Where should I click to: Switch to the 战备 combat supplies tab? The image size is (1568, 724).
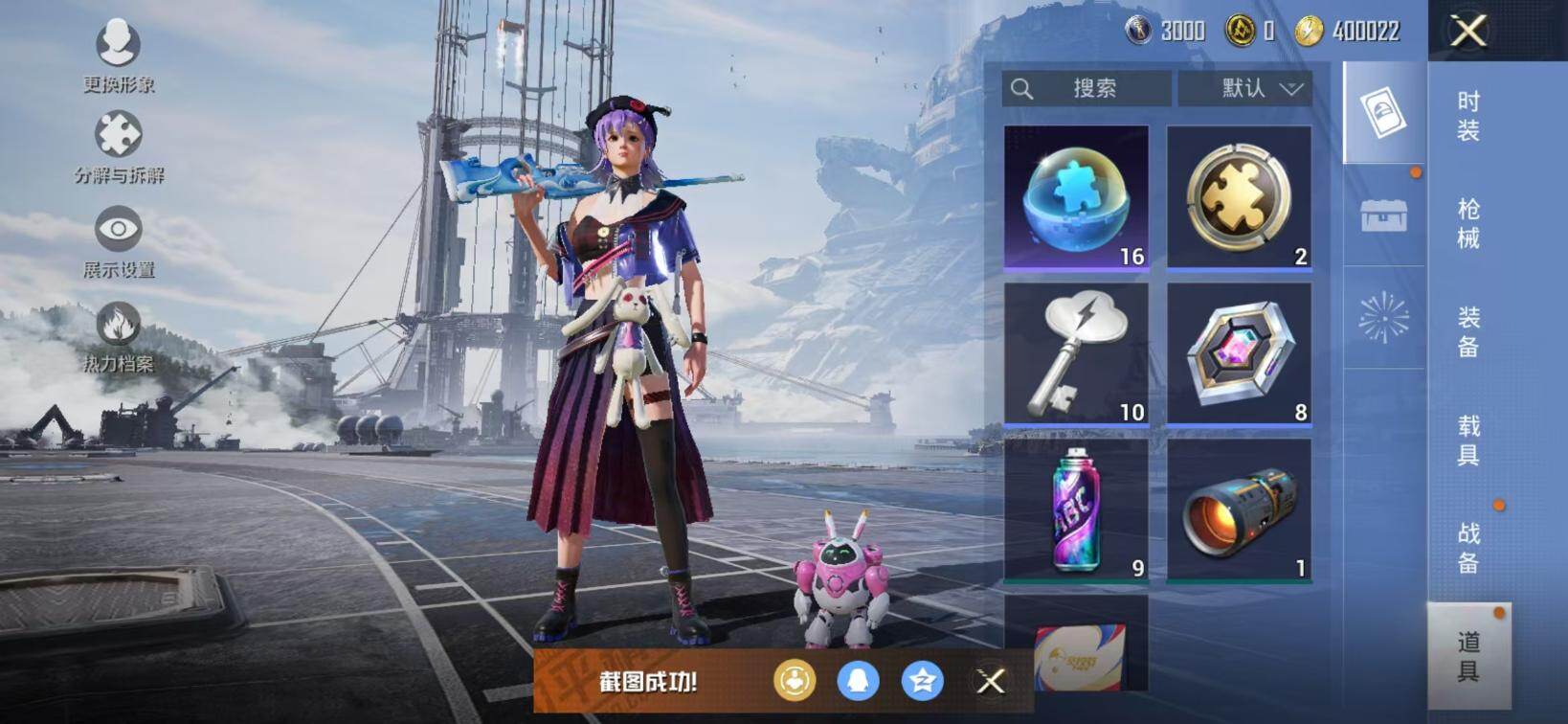1468,547
